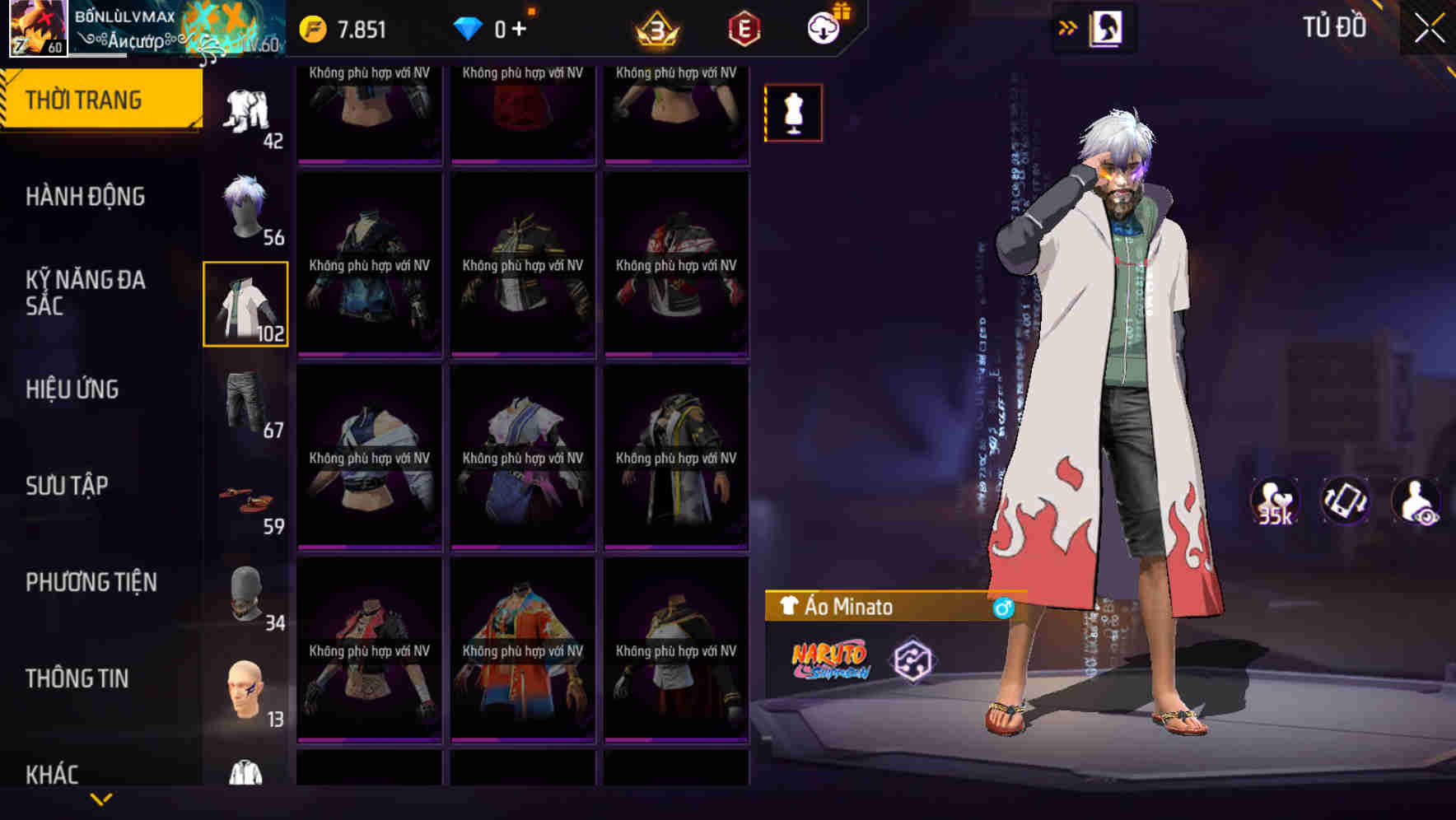Switch to the HÀNH ĐỘNG tab

[85, 196]
